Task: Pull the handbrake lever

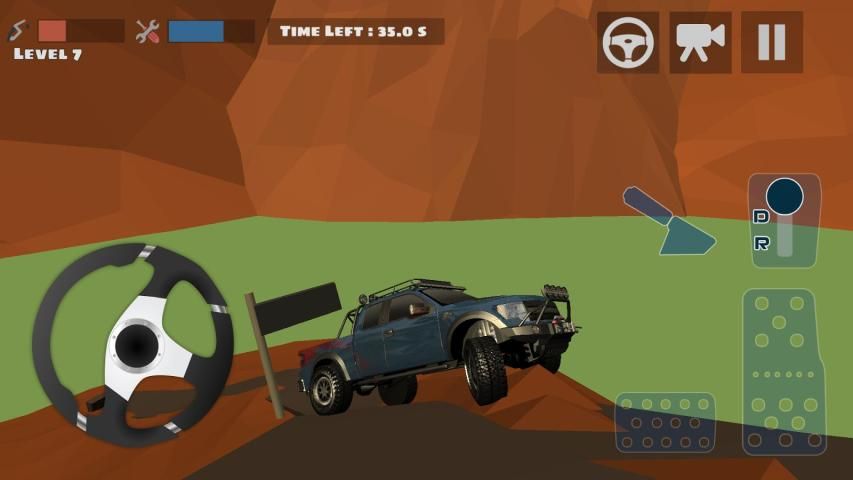Action: 668,220
